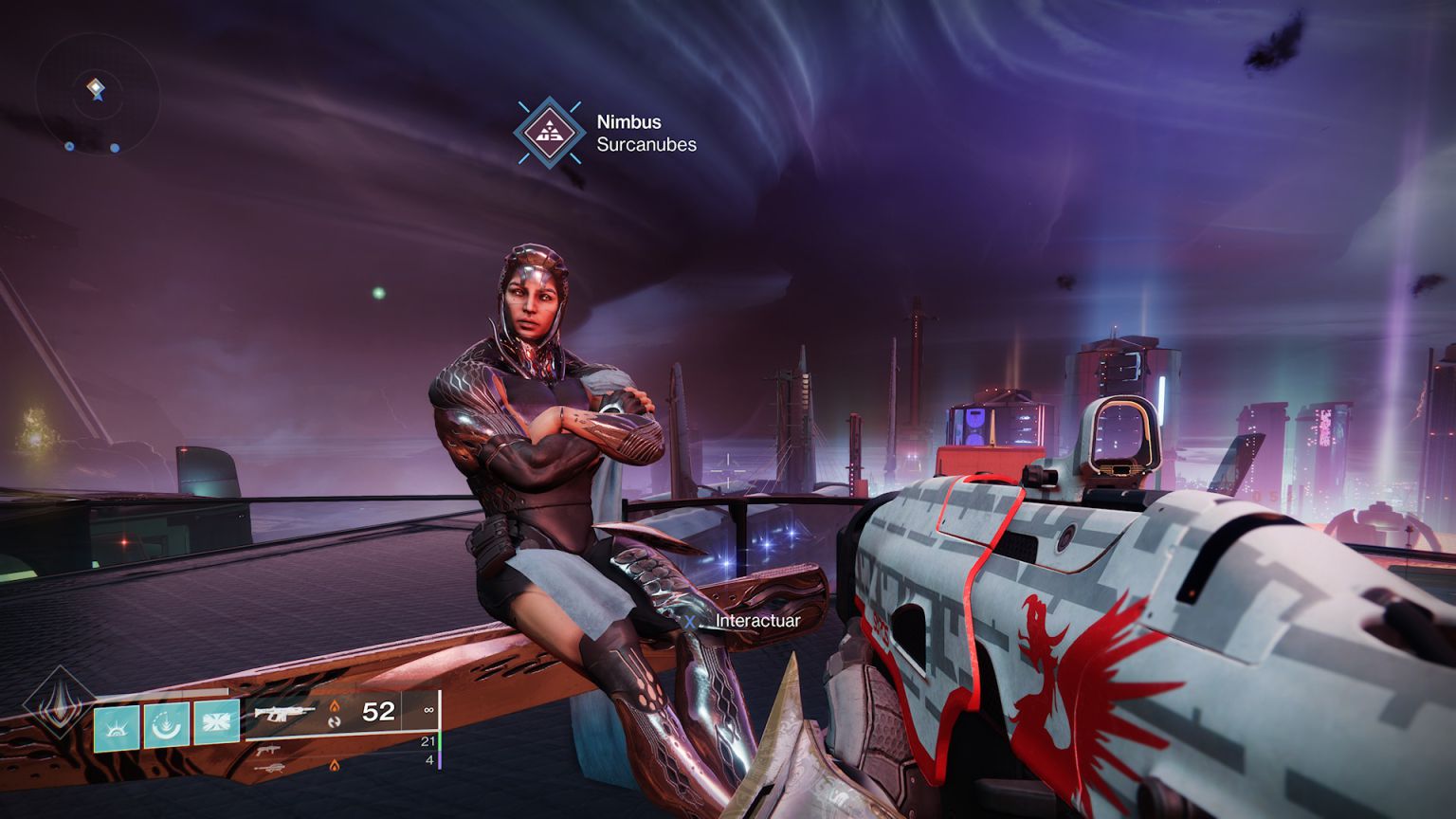This screenshot has height=819, width=1456.
Task: Select the melee ability icon
Action: coord(165,726)
